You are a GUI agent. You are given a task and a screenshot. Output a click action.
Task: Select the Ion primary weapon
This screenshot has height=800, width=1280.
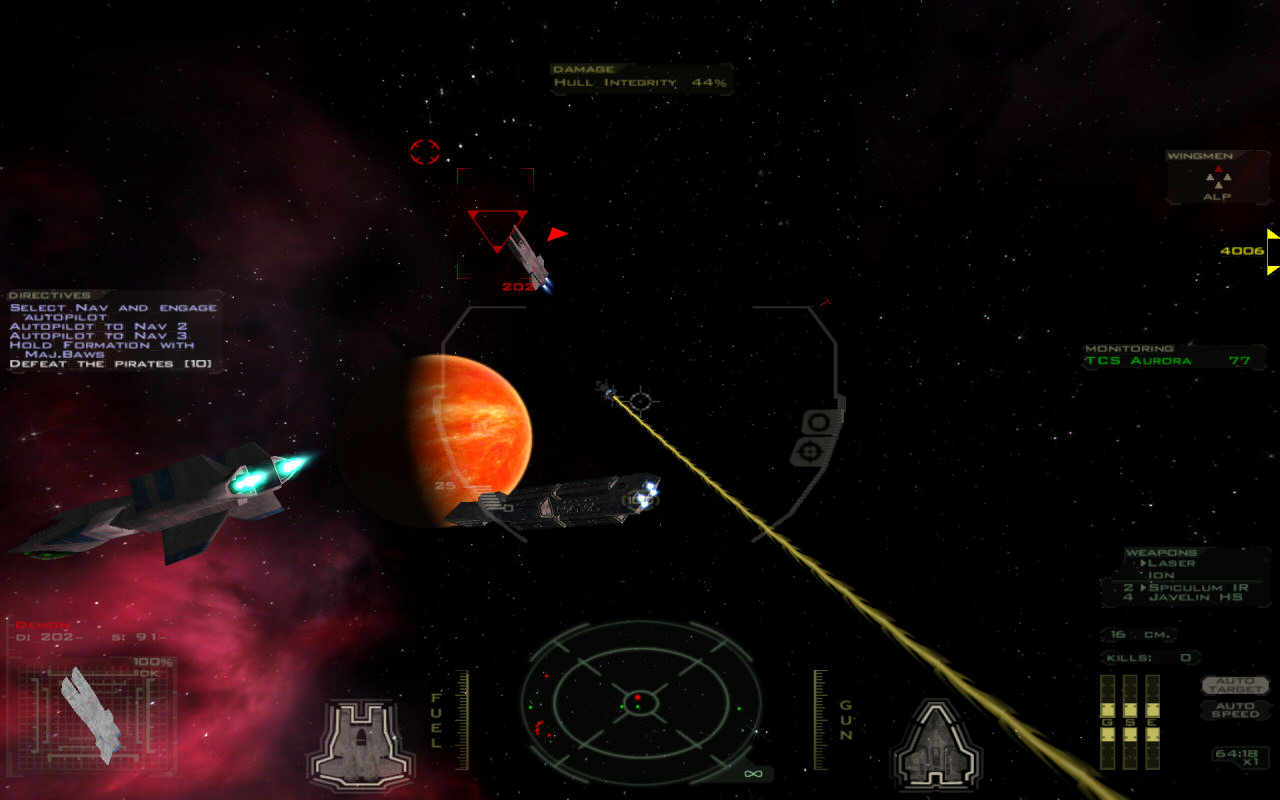point(1162,575)
